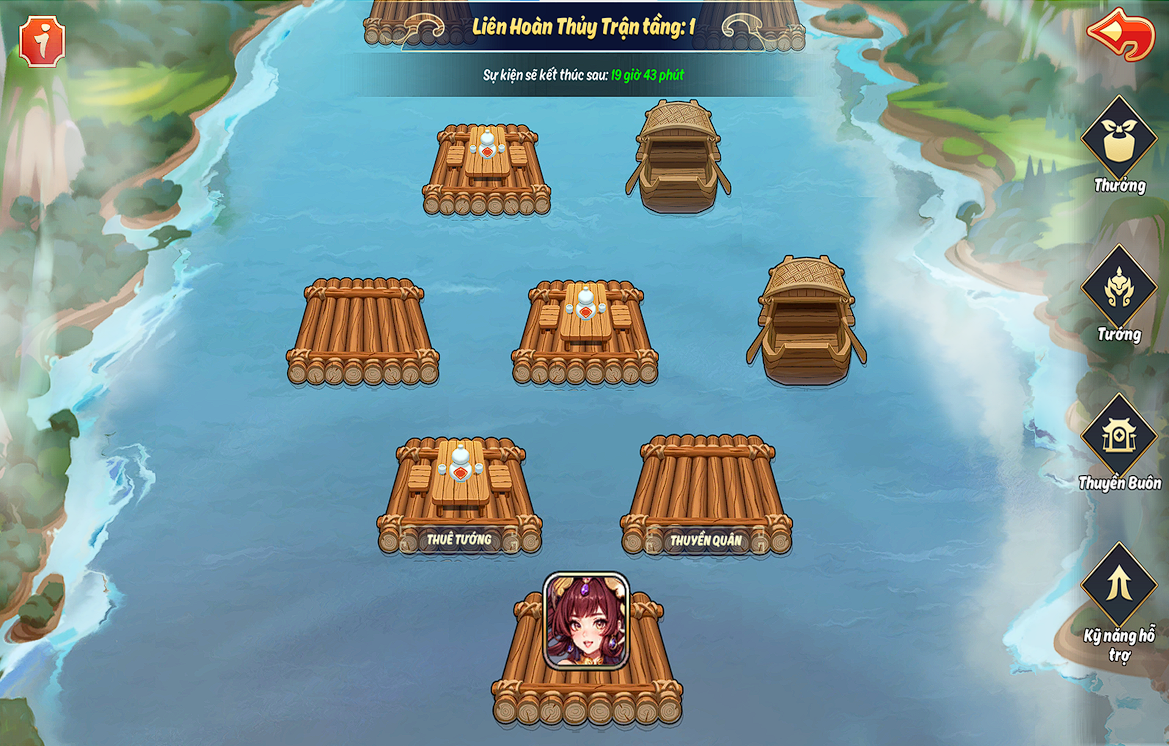Image resolution: width=1169 pixels, height=746 pixels.
Task: Open the Thuyền Buôn merchant shop
Action: pos(1118,438)
